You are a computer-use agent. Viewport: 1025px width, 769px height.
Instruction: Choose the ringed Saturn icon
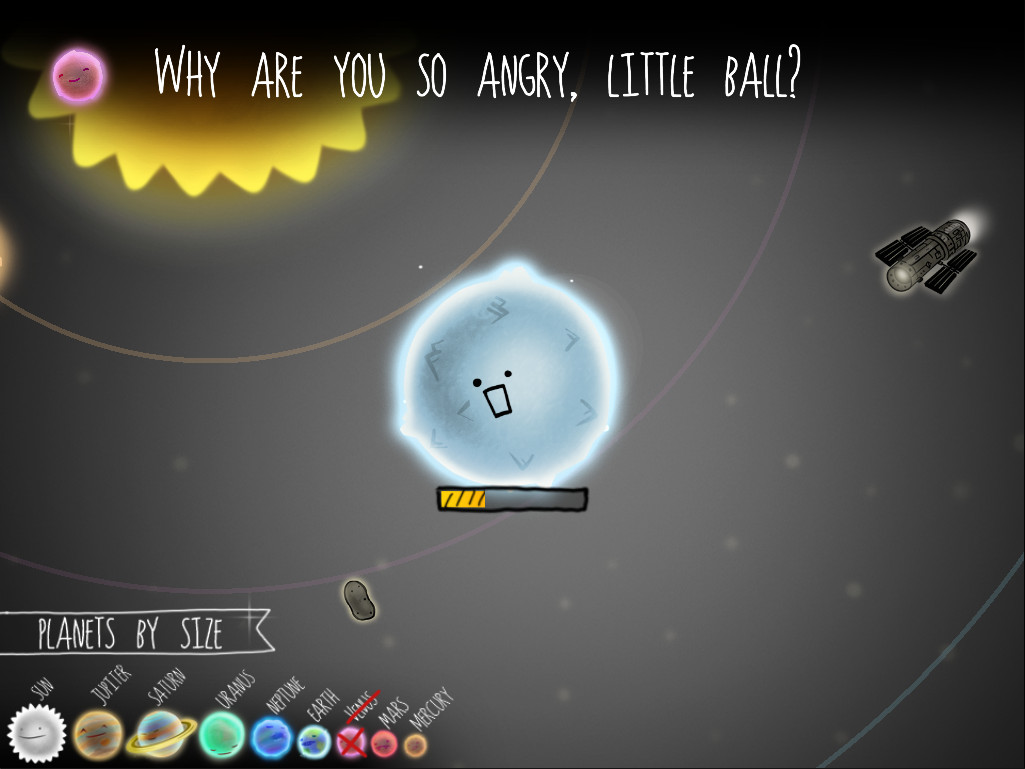160,735
